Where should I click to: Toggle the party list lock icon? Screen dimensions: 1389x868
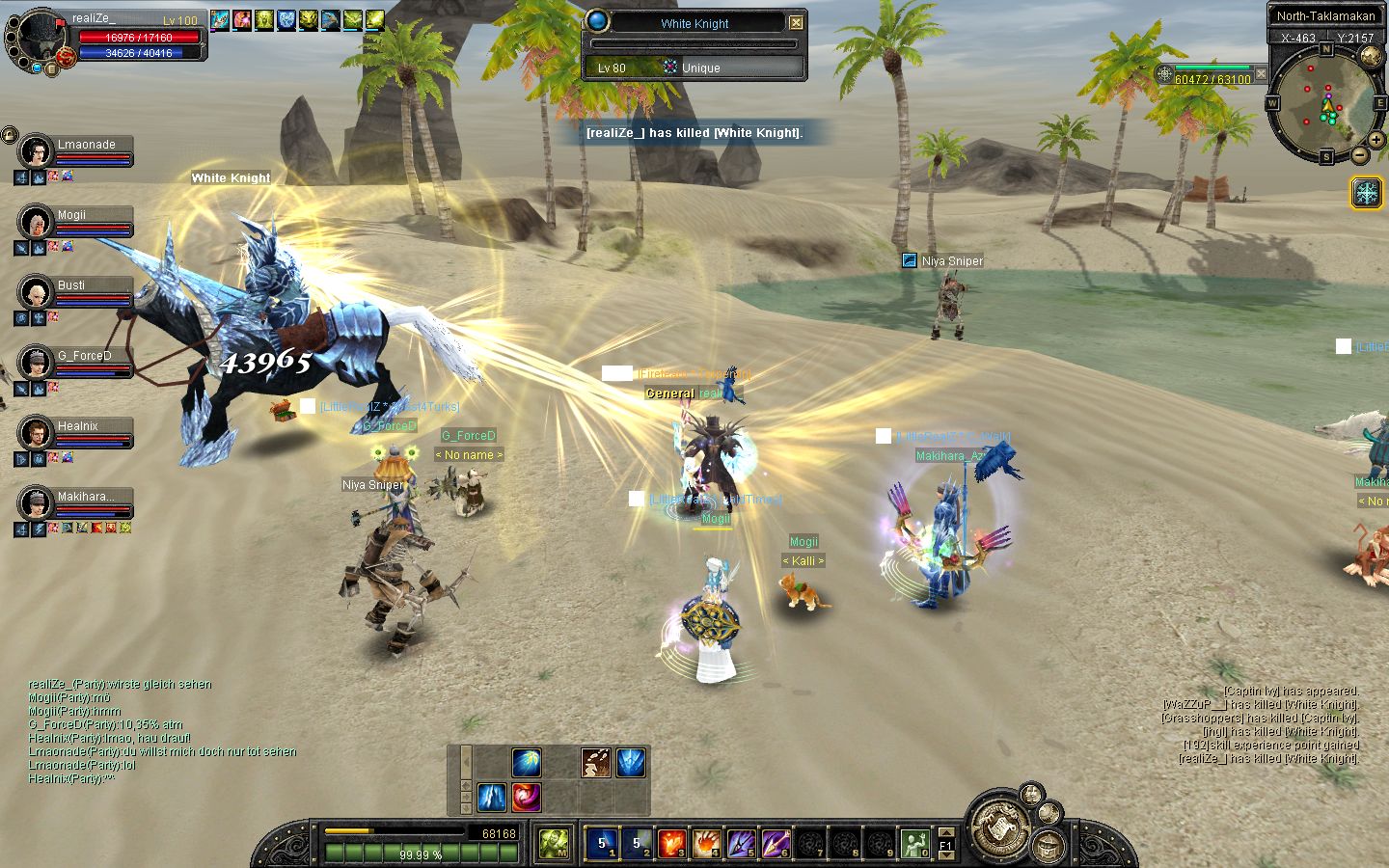(x=9, y=135)
